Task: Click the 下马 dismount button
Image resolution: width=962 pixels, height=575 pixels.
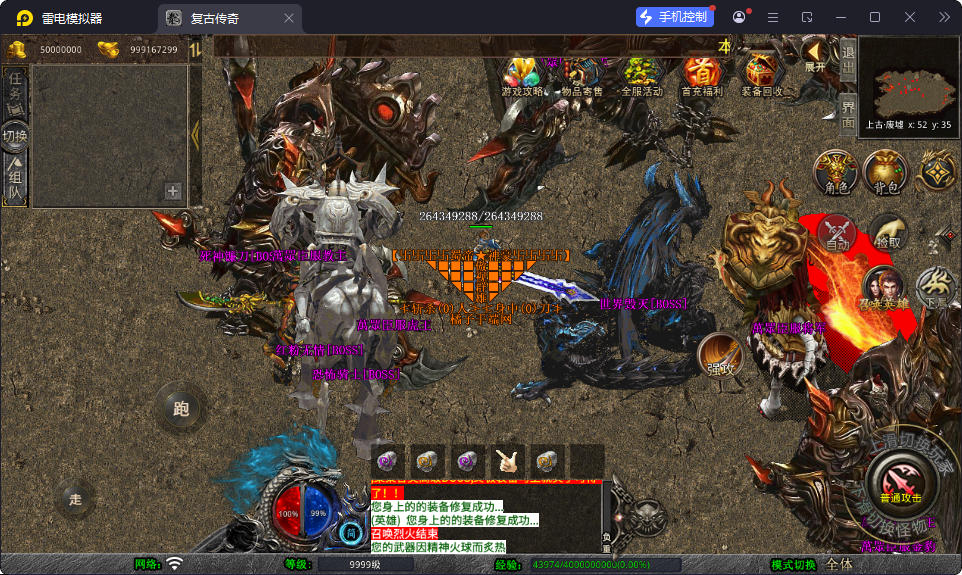Action: tap(936, 288)
